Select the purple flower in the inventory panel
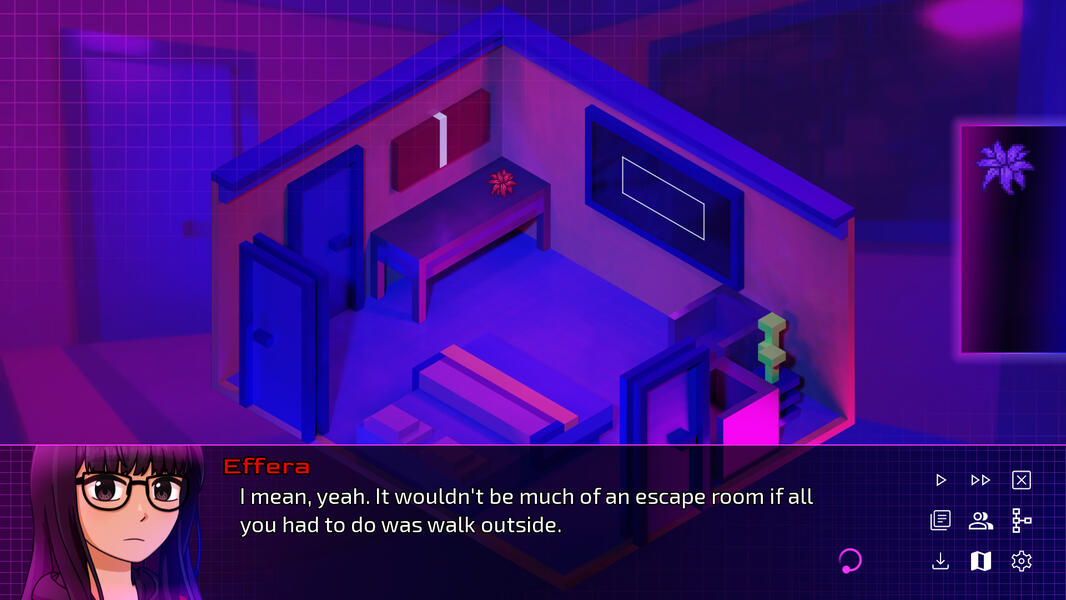The image size is (1066, 600). [1005, 166]
